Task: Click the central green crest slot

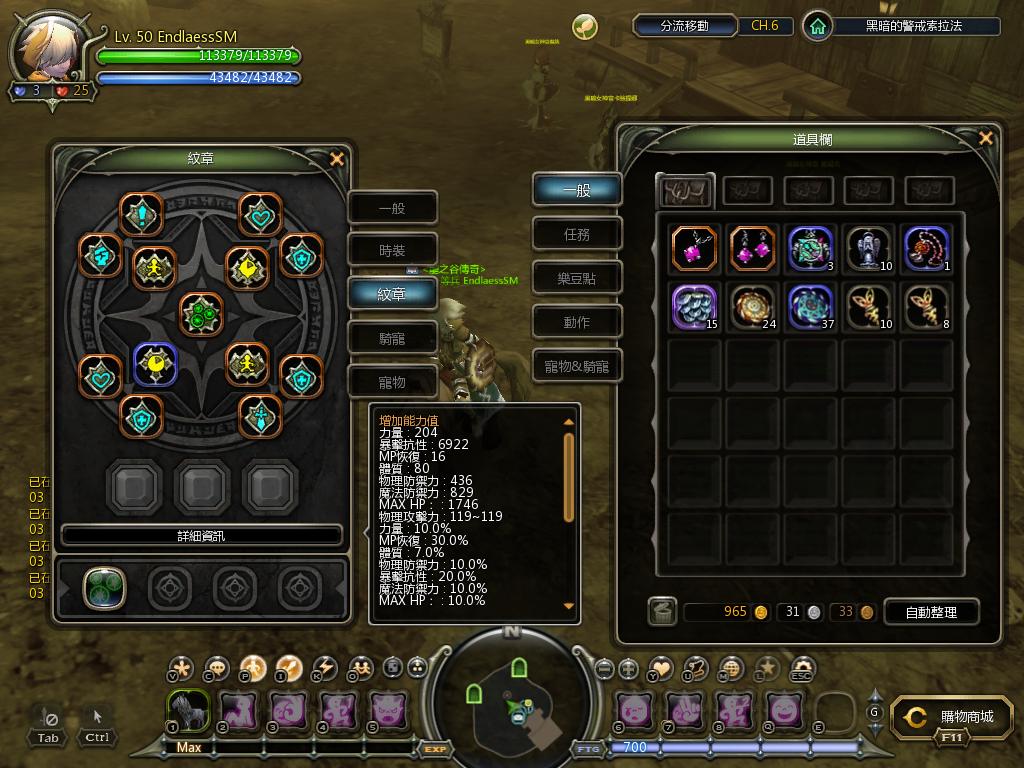Action: pos(201,313)
